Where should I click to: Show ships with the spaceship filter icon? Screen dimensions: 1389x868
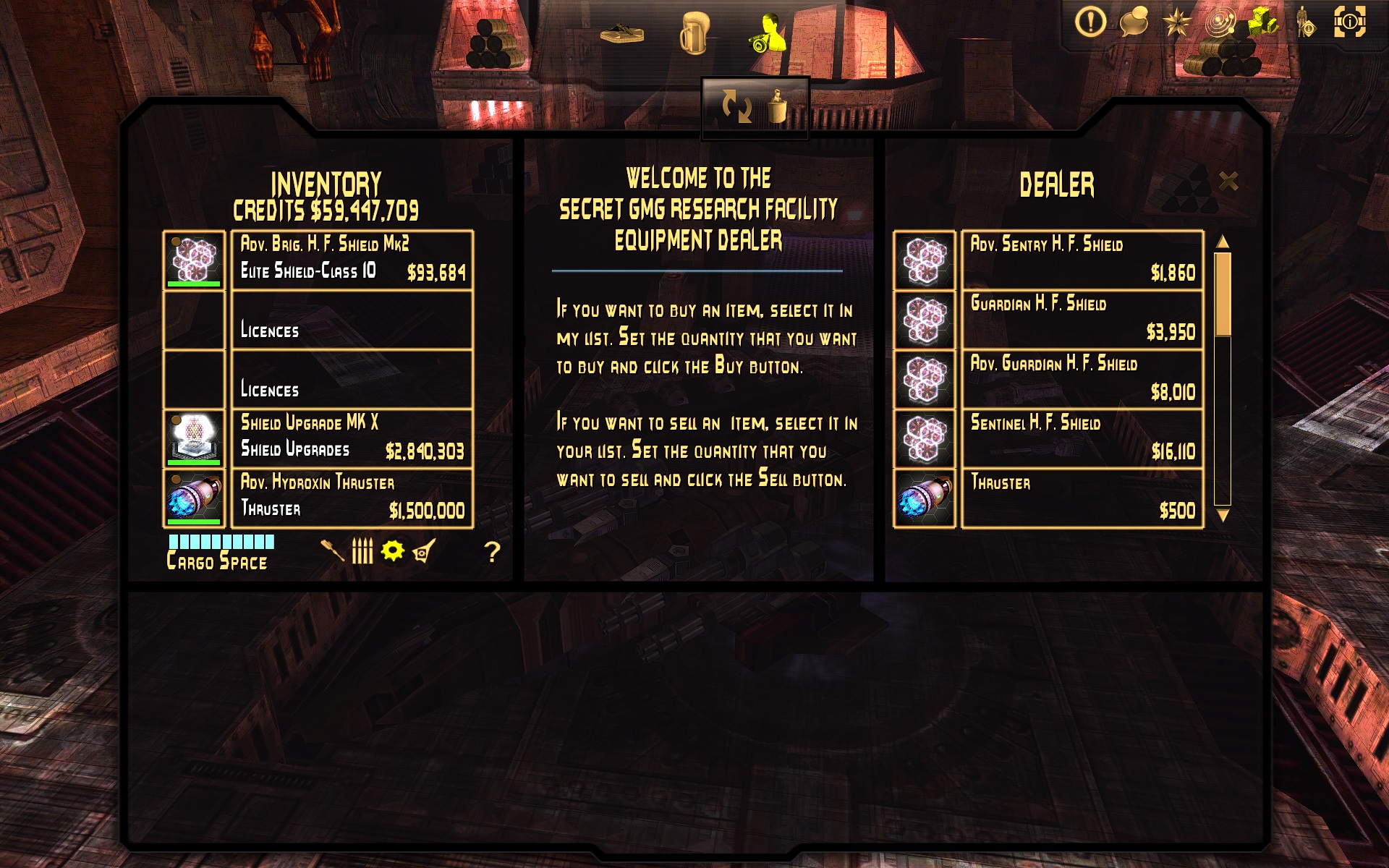tap(424, 551)
